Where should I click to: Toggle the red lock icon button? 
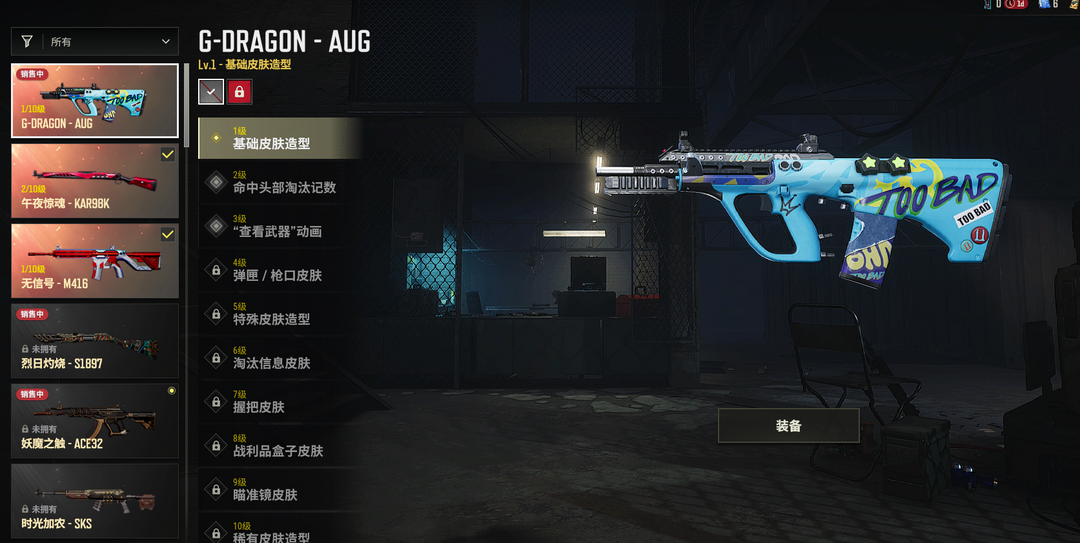pyautogui.click(x=240, y=92)
